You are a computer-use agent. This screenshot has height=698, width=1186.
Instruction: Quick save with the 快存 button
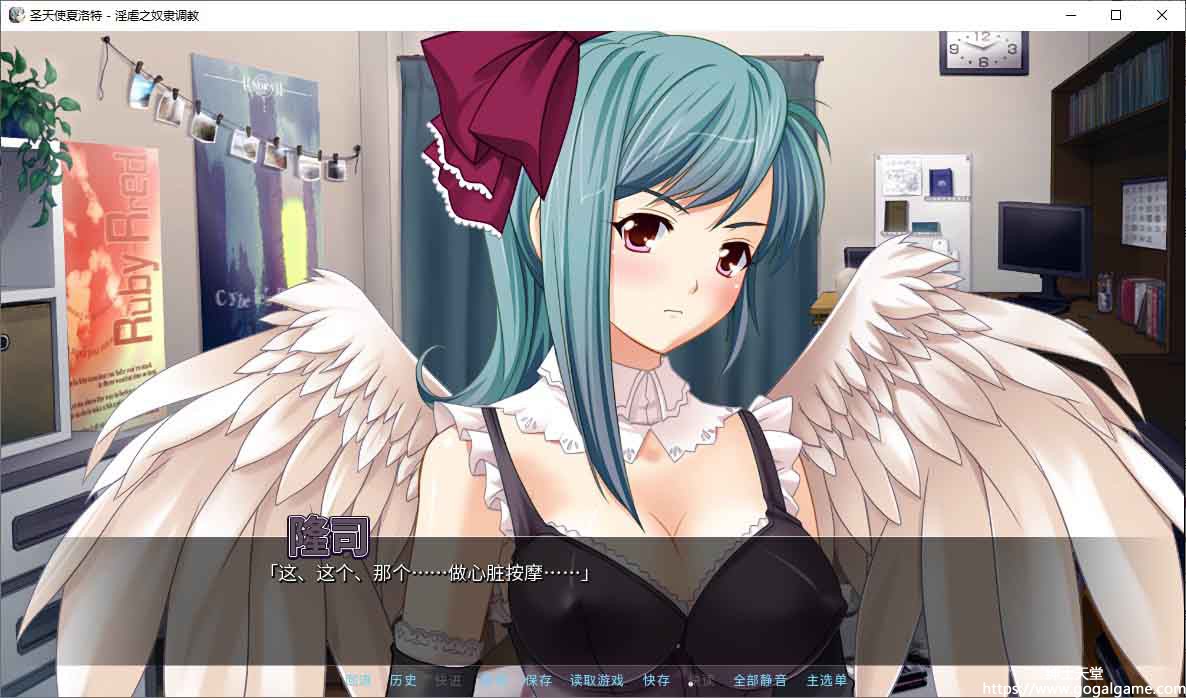656,680
